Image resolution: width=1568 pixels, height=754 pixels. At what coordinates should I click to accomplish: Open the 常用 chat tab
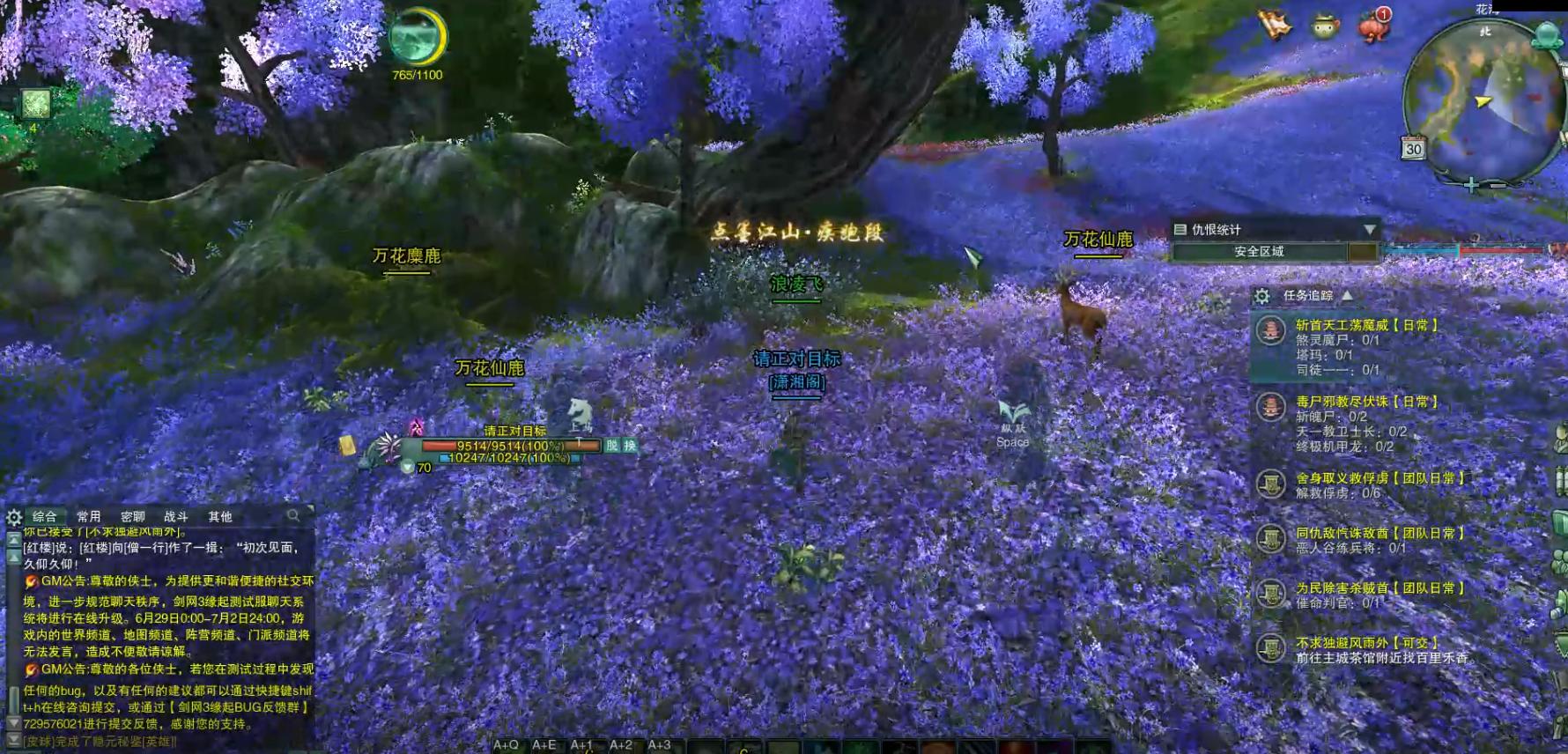point(89,517)
